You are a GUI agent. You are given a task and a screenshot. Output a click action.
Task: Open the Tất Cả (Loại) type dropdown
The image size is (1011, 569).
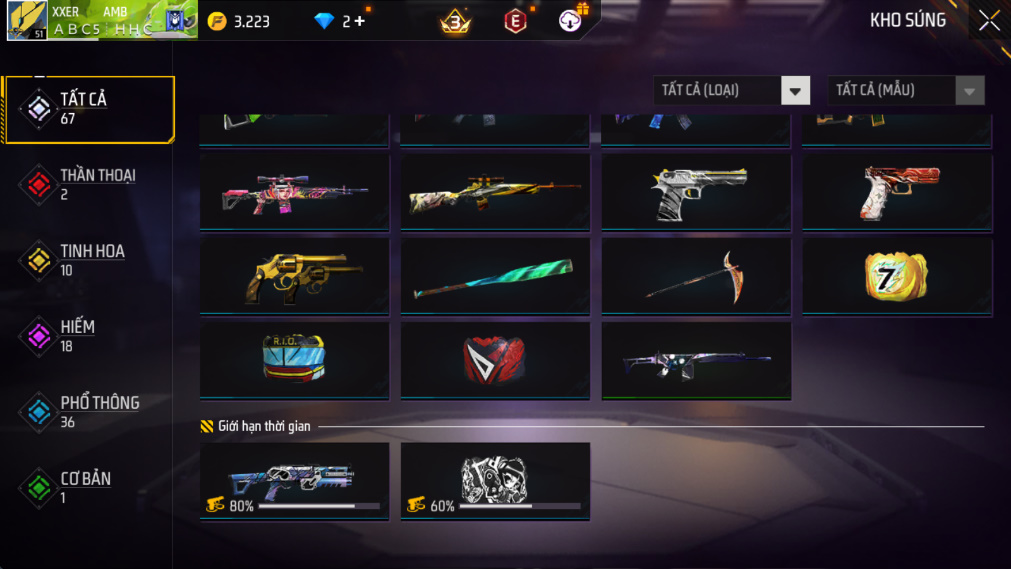(x=731, y=90)
